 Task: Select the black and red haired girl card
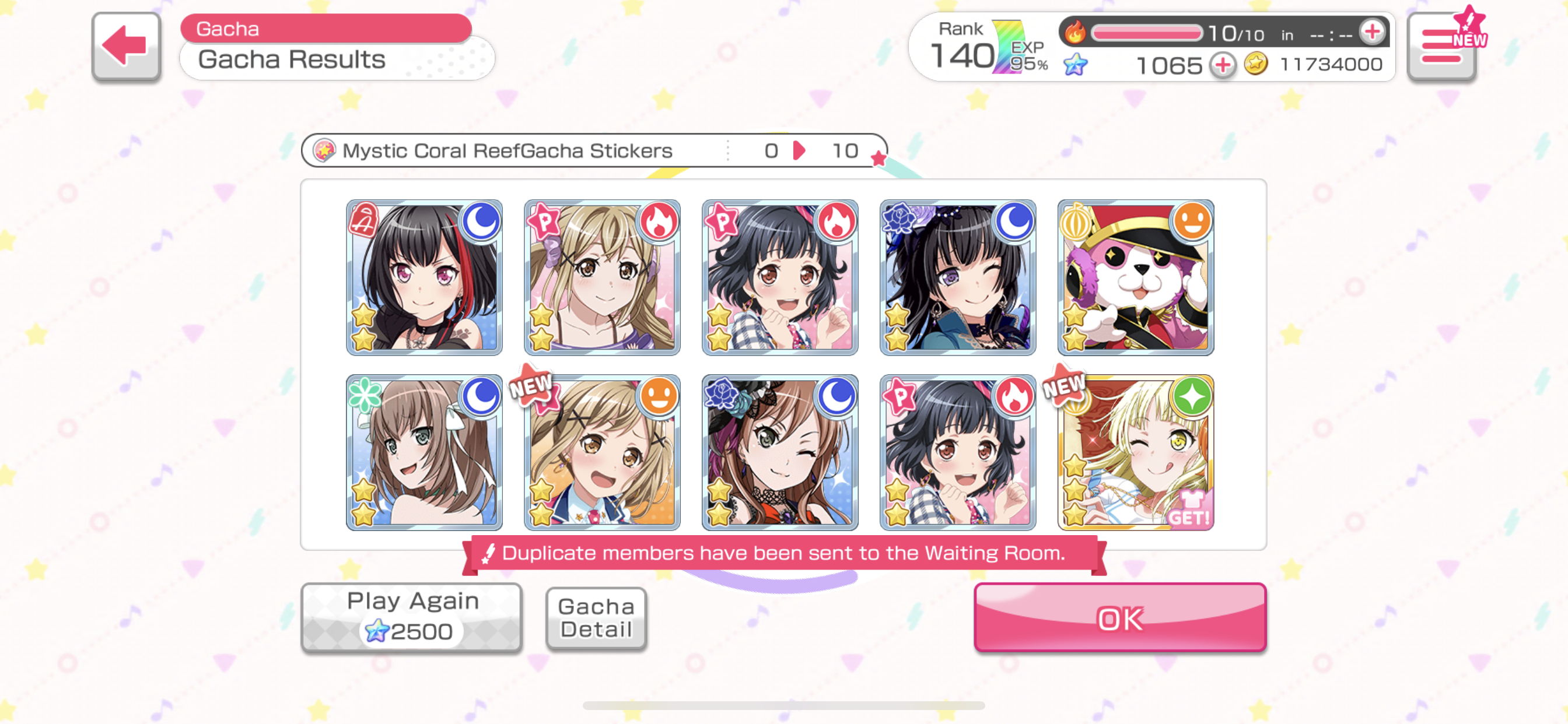point(424,277)
